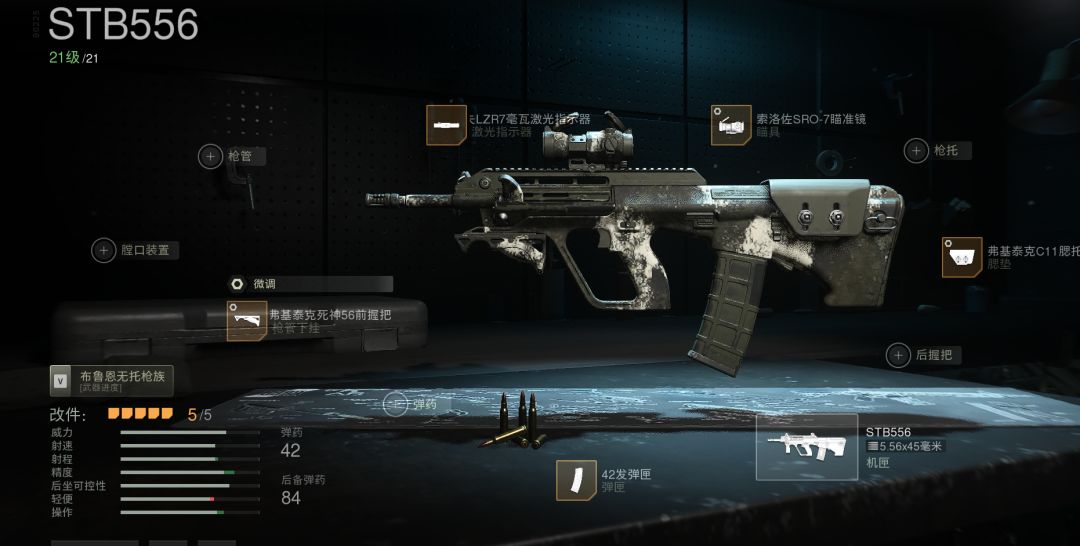
Task: Select the LZR7 laser attachment slot
Action: (x=446, y=126)
